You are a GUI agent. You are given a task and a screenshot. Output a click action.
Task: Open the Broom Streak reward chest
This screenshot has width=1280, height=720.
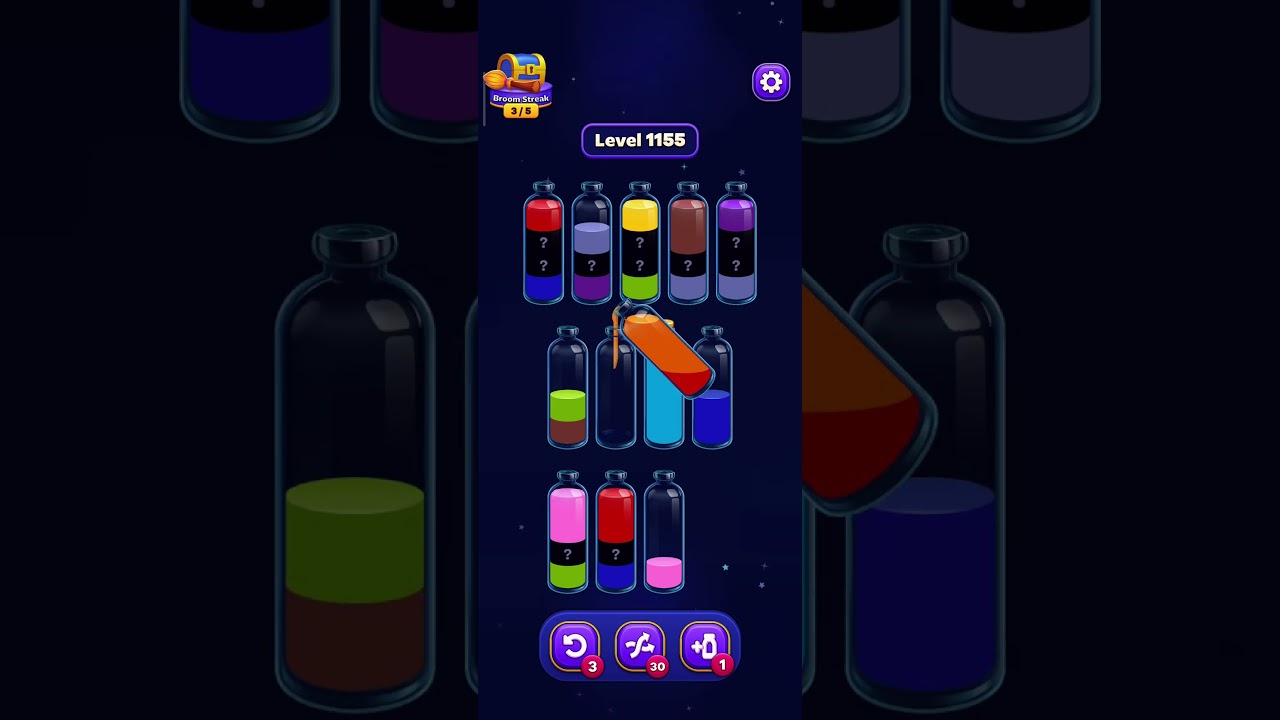(521, 72)
